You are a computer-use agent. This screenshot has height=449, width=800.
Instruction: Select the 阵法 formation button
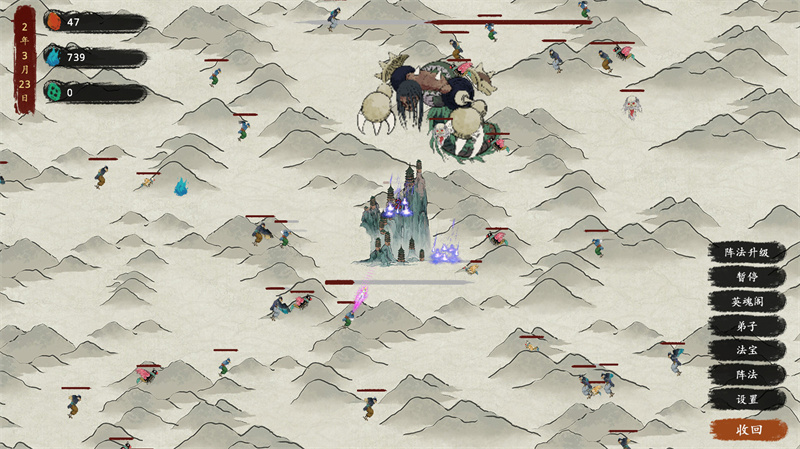tap(747, 374)
